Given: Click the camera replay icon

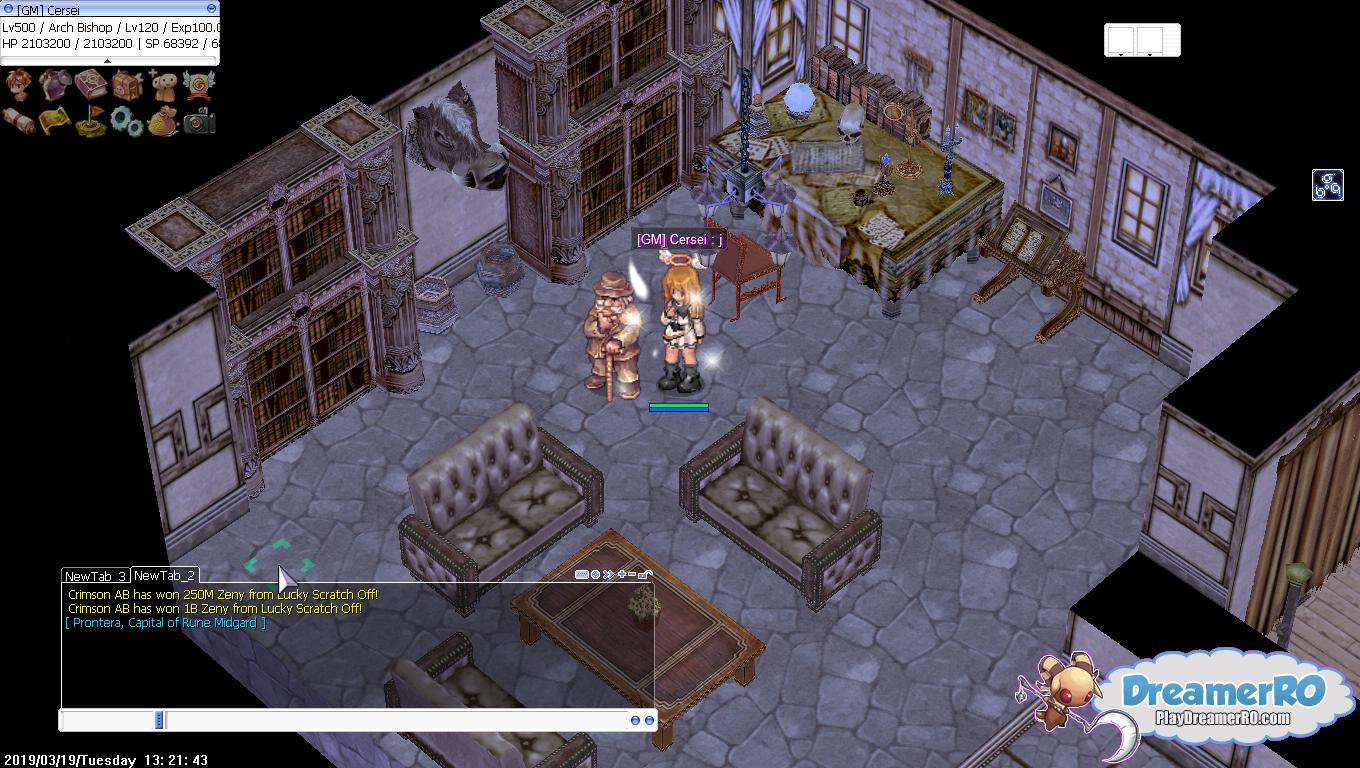Looking at the screenshot, I should (x=199, y=121).
